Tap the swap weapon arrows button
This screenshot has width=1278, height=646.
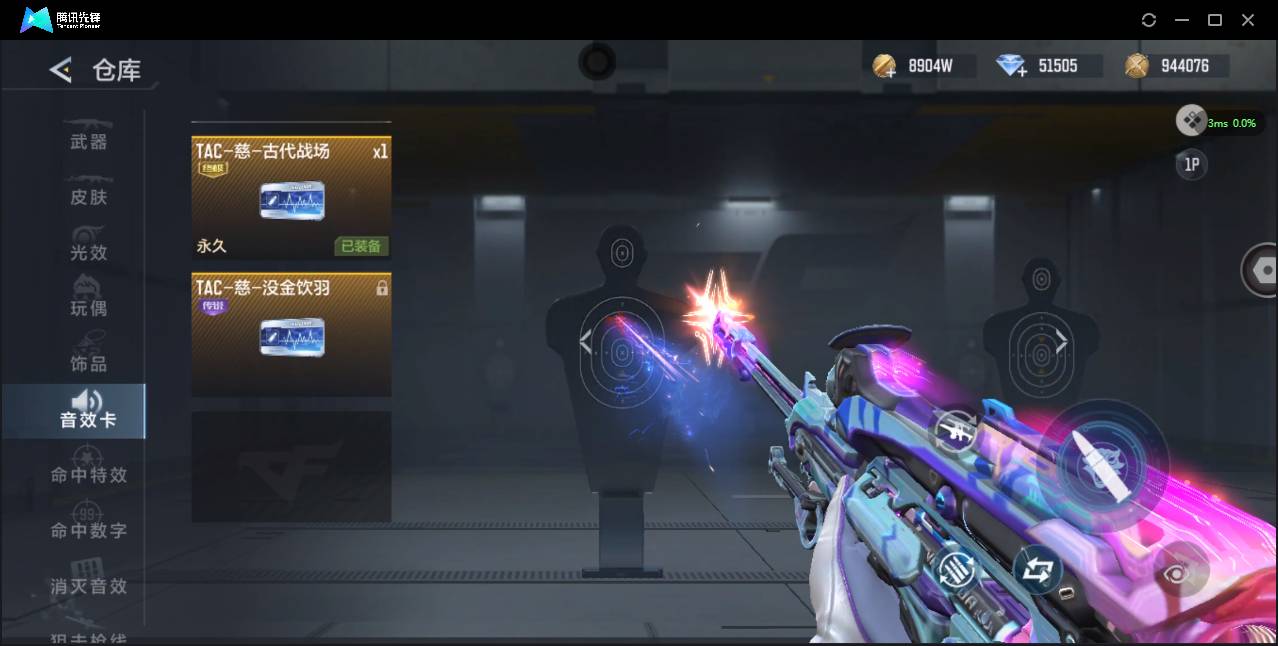point(1037,570)
